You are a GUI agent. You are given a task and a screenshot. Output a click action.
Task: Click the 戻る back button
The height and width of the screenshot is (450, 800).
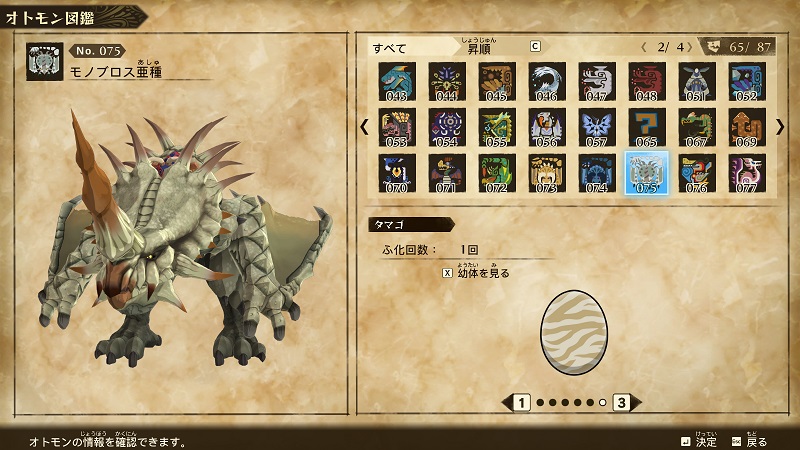(x=750, y=440)
